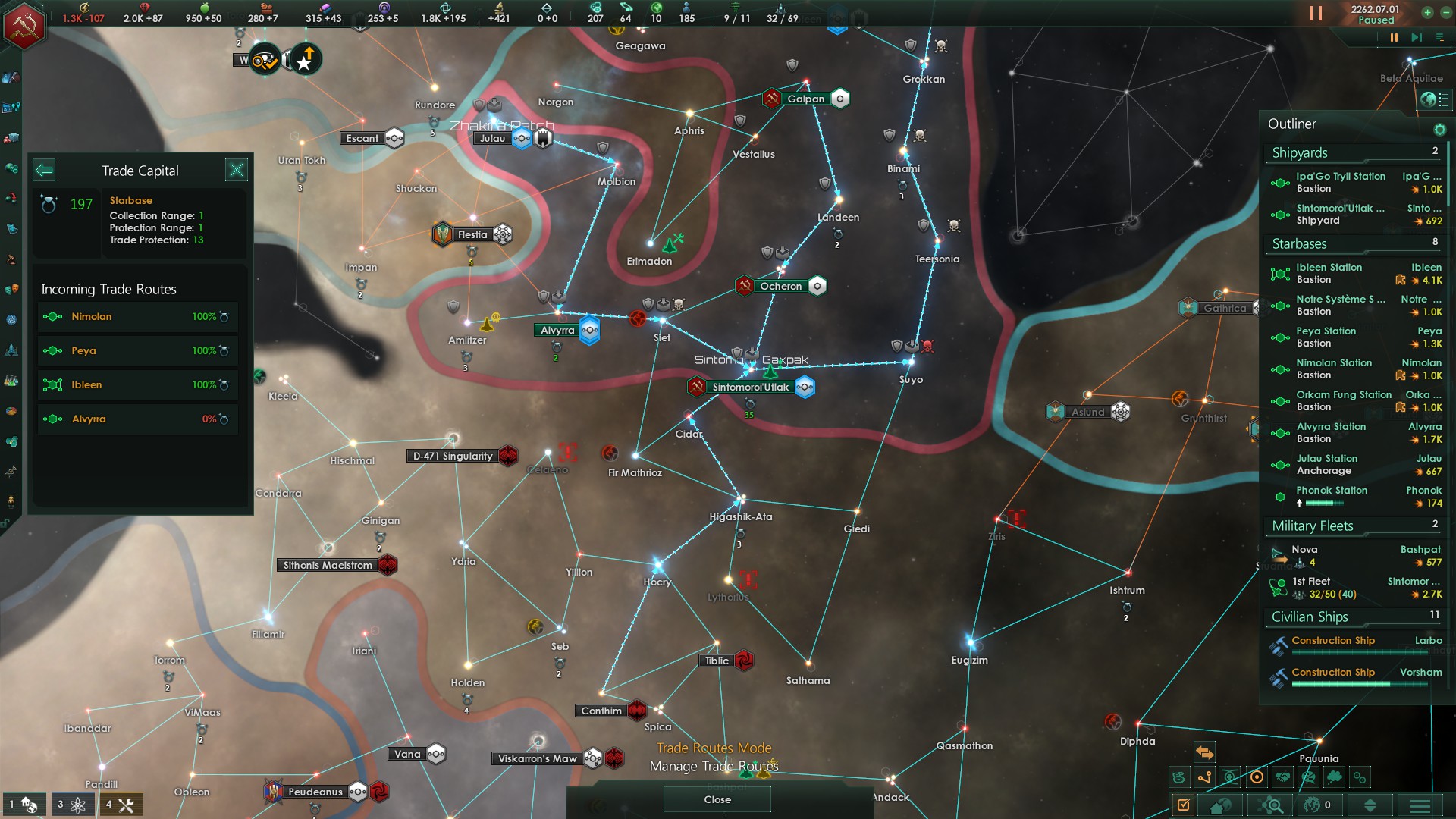Enable the default orange circle map mode
Image resolution: width=1456 pixels, height=819 pixels.
1257,777
